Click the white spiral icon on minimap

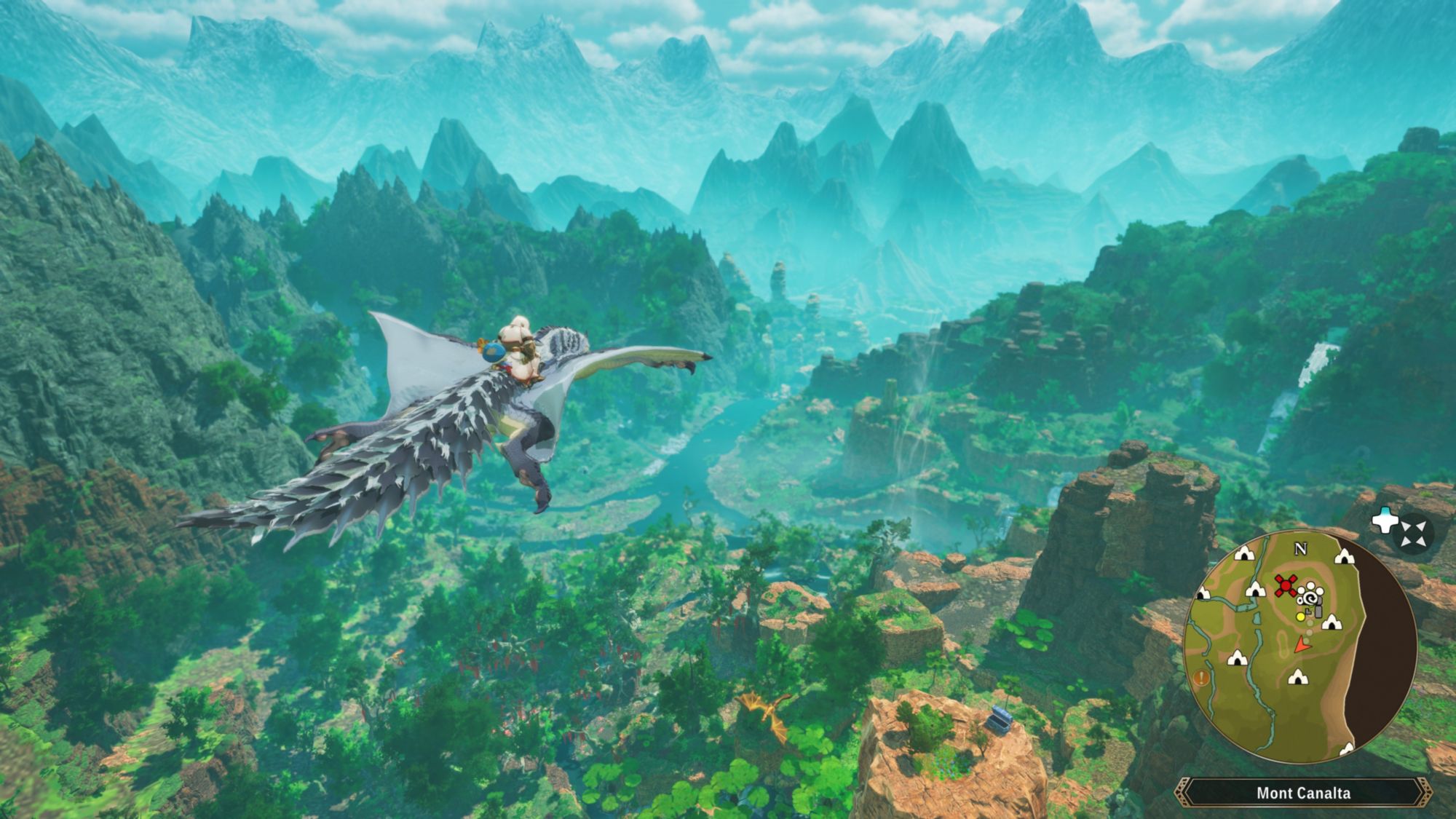click(x=1310, y=599)
